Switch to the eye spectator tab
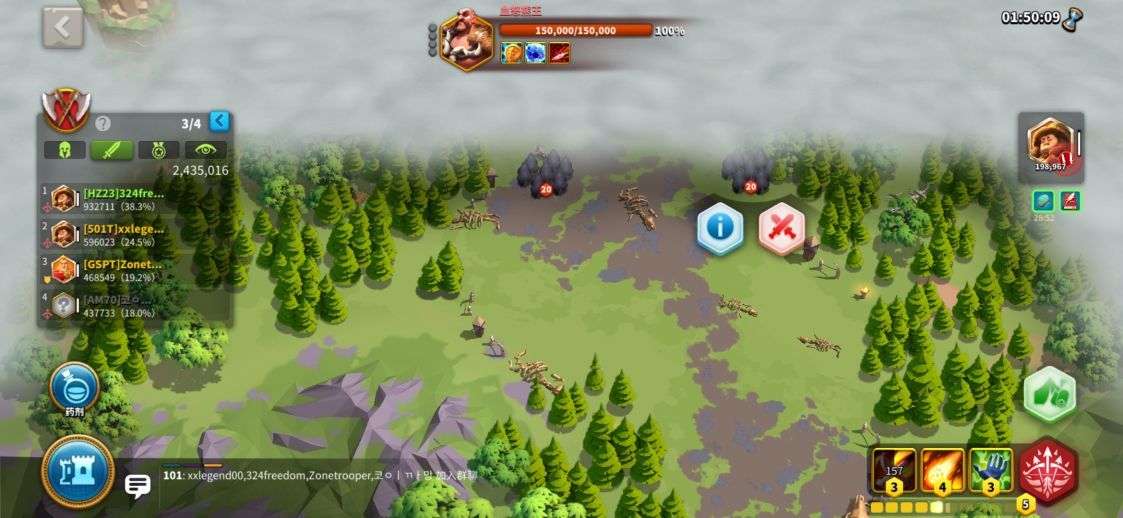This screenshot has height=518, width=1123. click(205, 150)
